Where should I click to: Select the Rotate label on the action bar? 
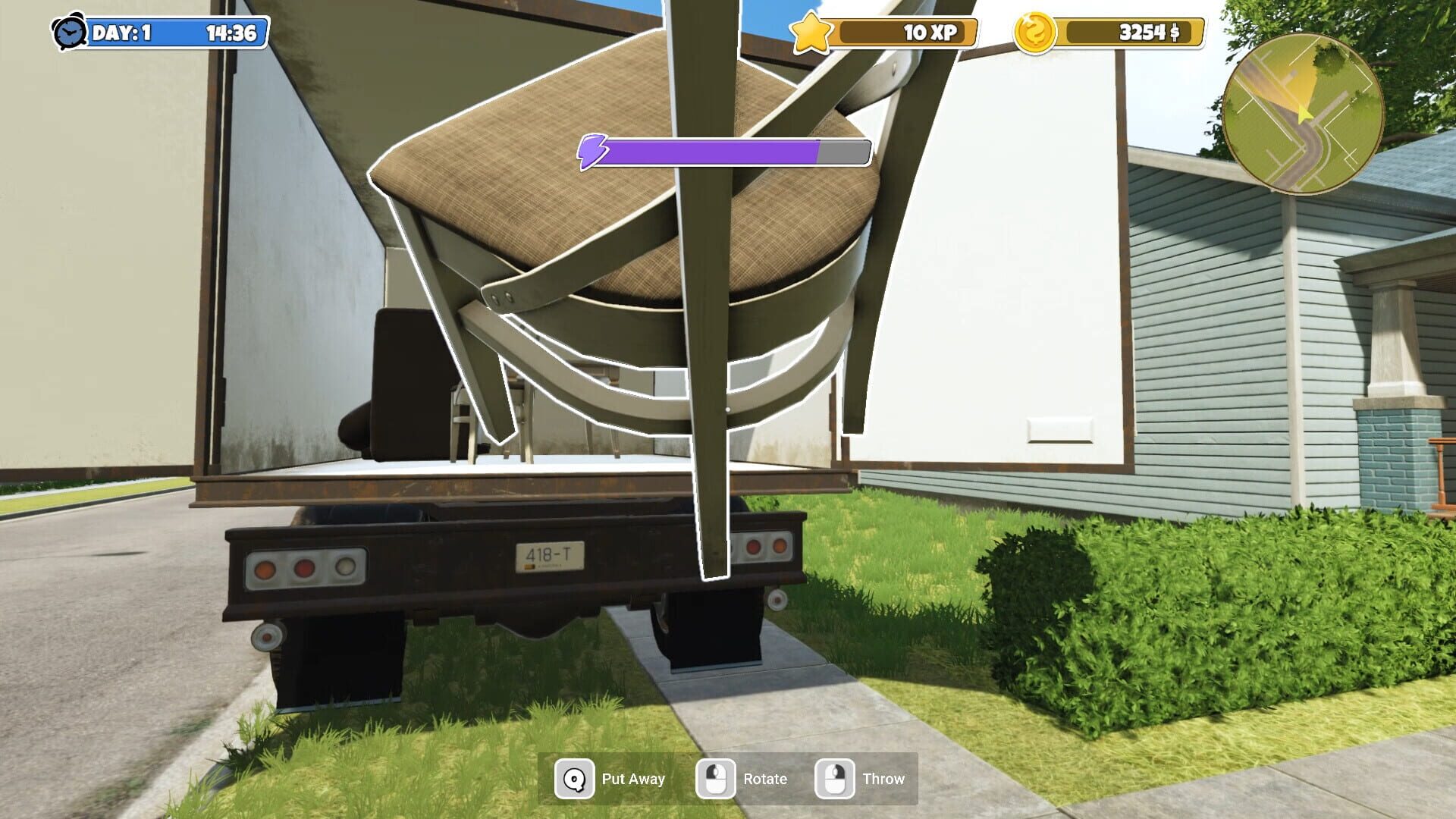point(764,778)
